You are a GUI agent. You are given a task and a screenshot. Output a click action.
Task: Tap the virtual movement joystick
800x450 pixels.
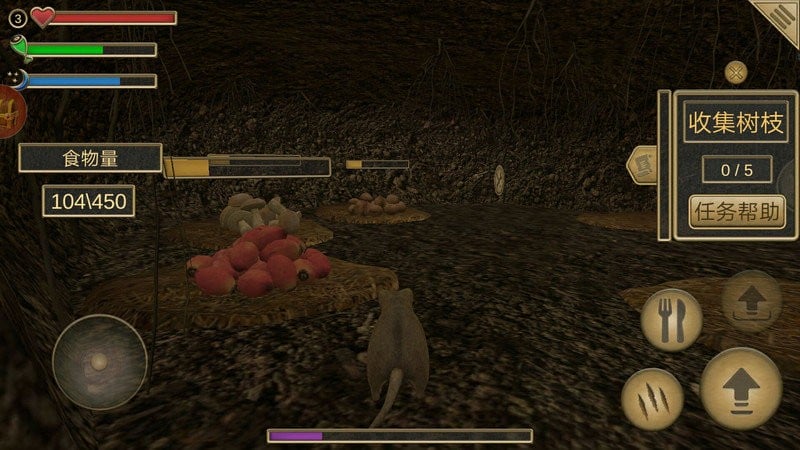99,362
